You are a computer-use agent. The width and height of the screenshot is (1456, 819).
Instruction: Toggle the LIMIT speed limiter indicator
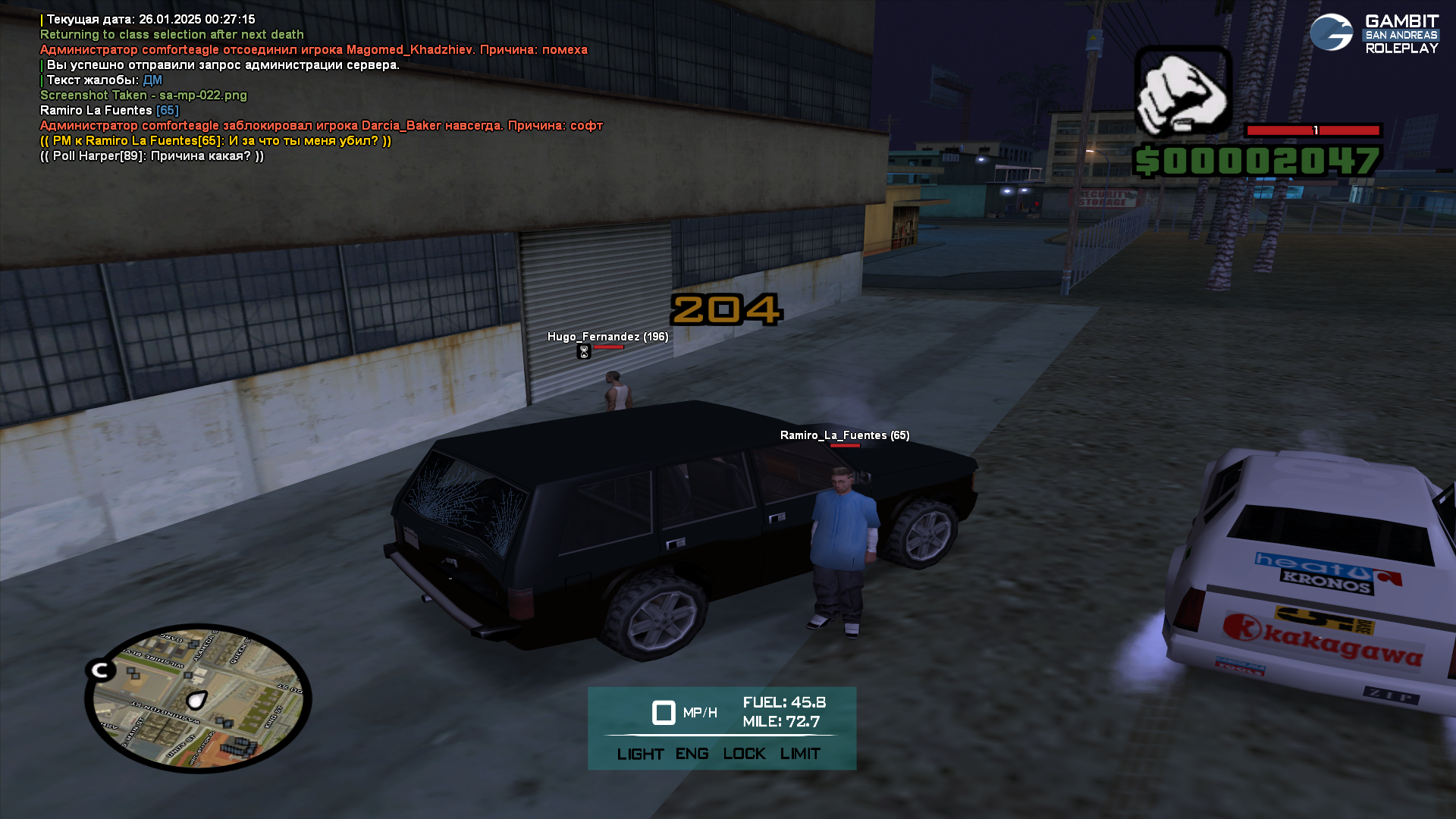click(x=800, y=754)
